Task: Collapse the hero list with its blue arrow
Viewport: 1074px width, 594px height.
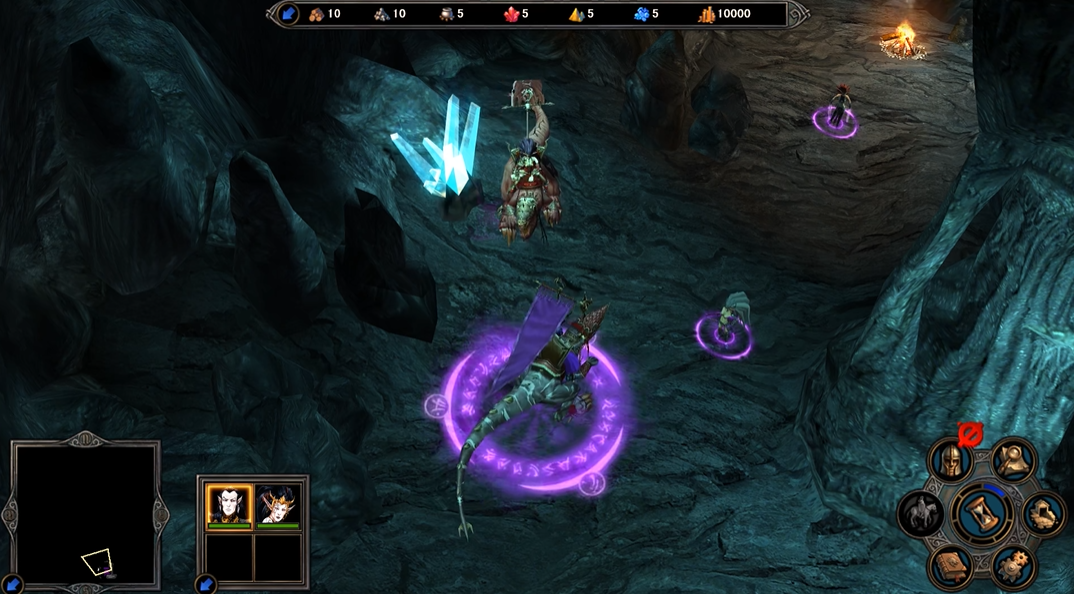Action: coord(206,583)
